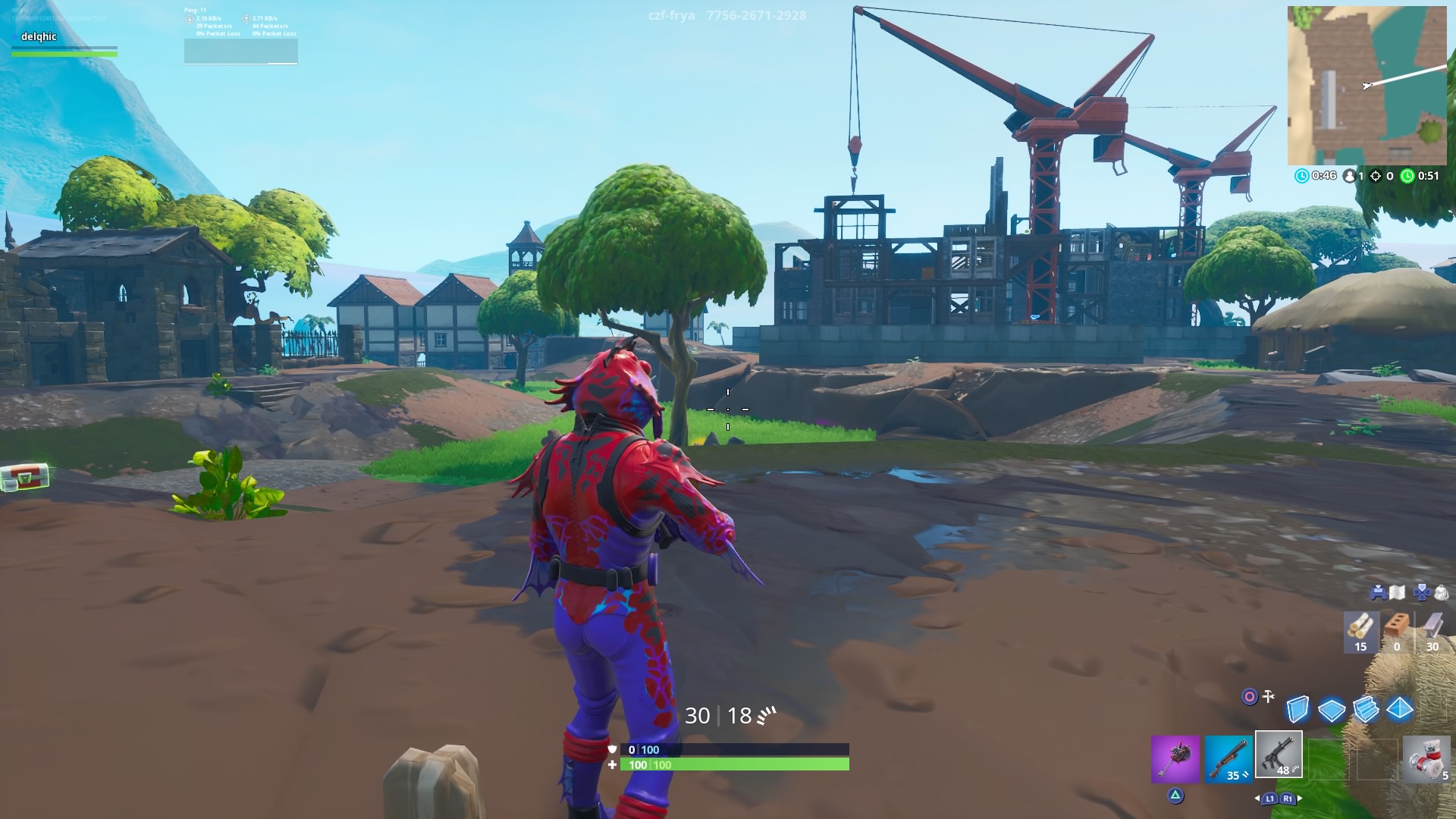This screenshot has height=819, width=1456.
Task: Click the R1 arrow to cycle weapons right
Action: tap(1288, 799)
